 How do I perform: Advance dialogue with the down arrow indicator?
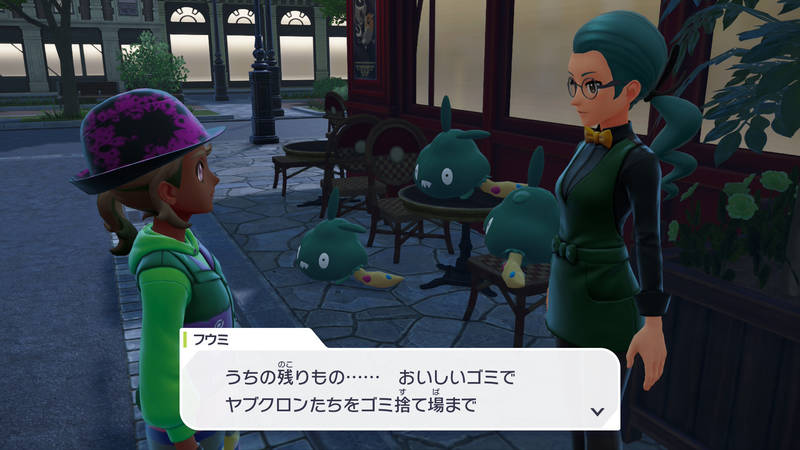(x=597, y=410)
